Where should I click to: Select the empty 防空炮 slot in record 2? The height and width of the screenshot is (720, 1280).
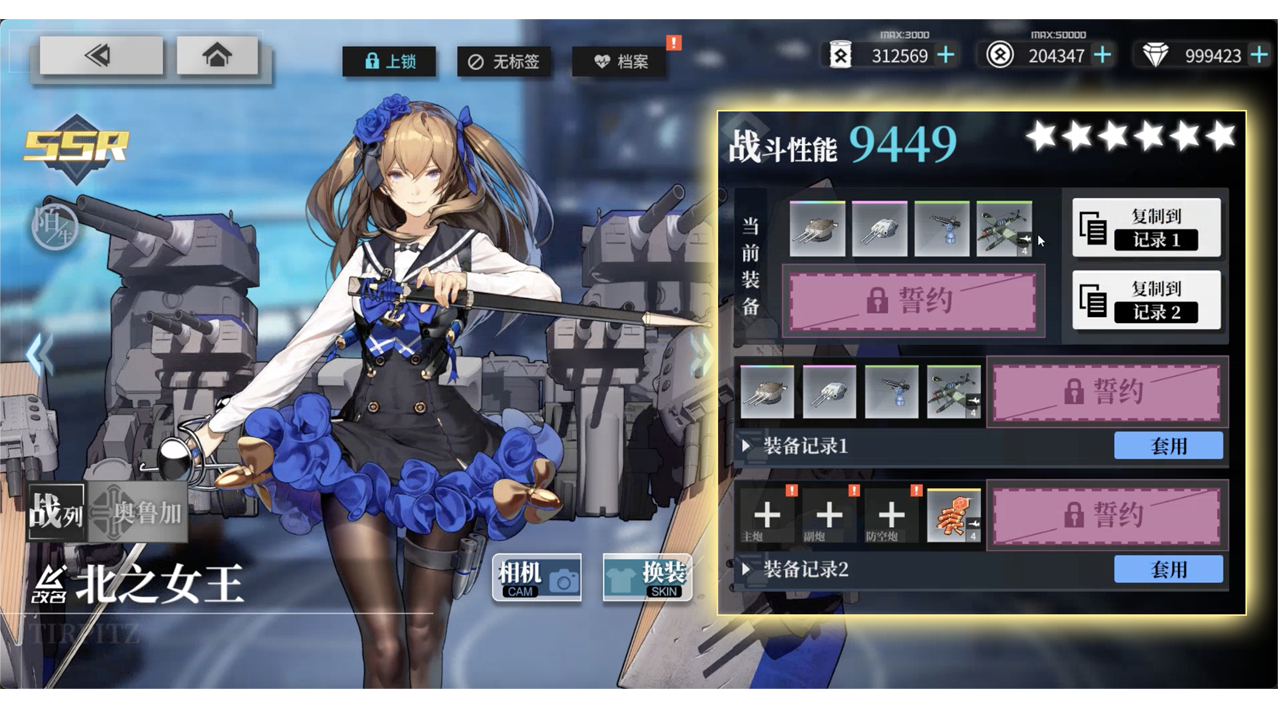coord(891,515)
